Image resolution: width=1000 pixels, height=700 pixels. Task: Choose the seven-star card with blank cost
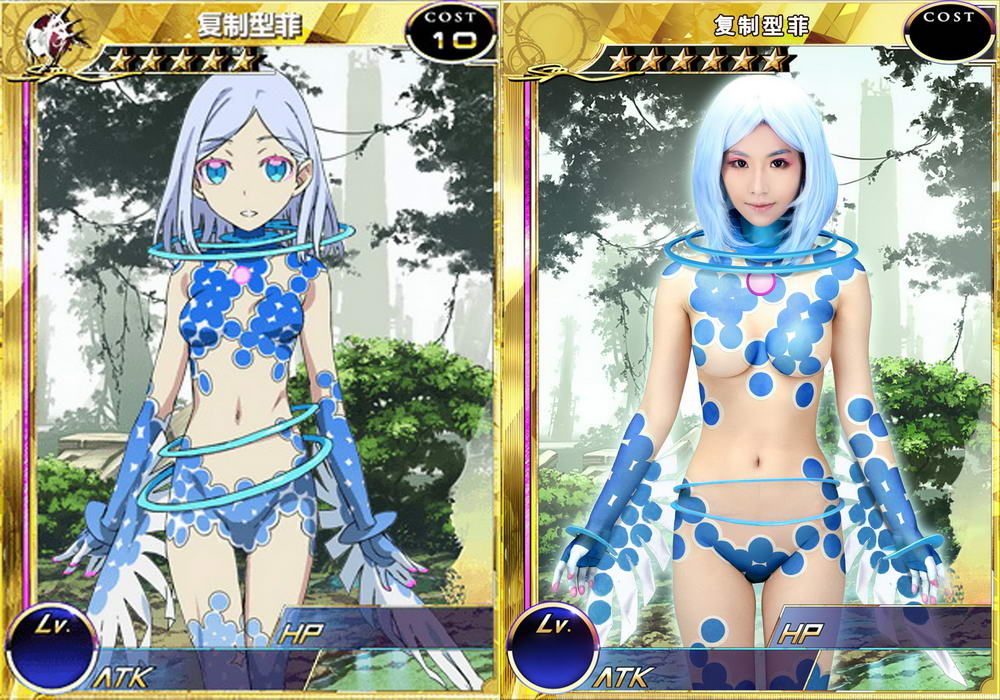point(752,350)
